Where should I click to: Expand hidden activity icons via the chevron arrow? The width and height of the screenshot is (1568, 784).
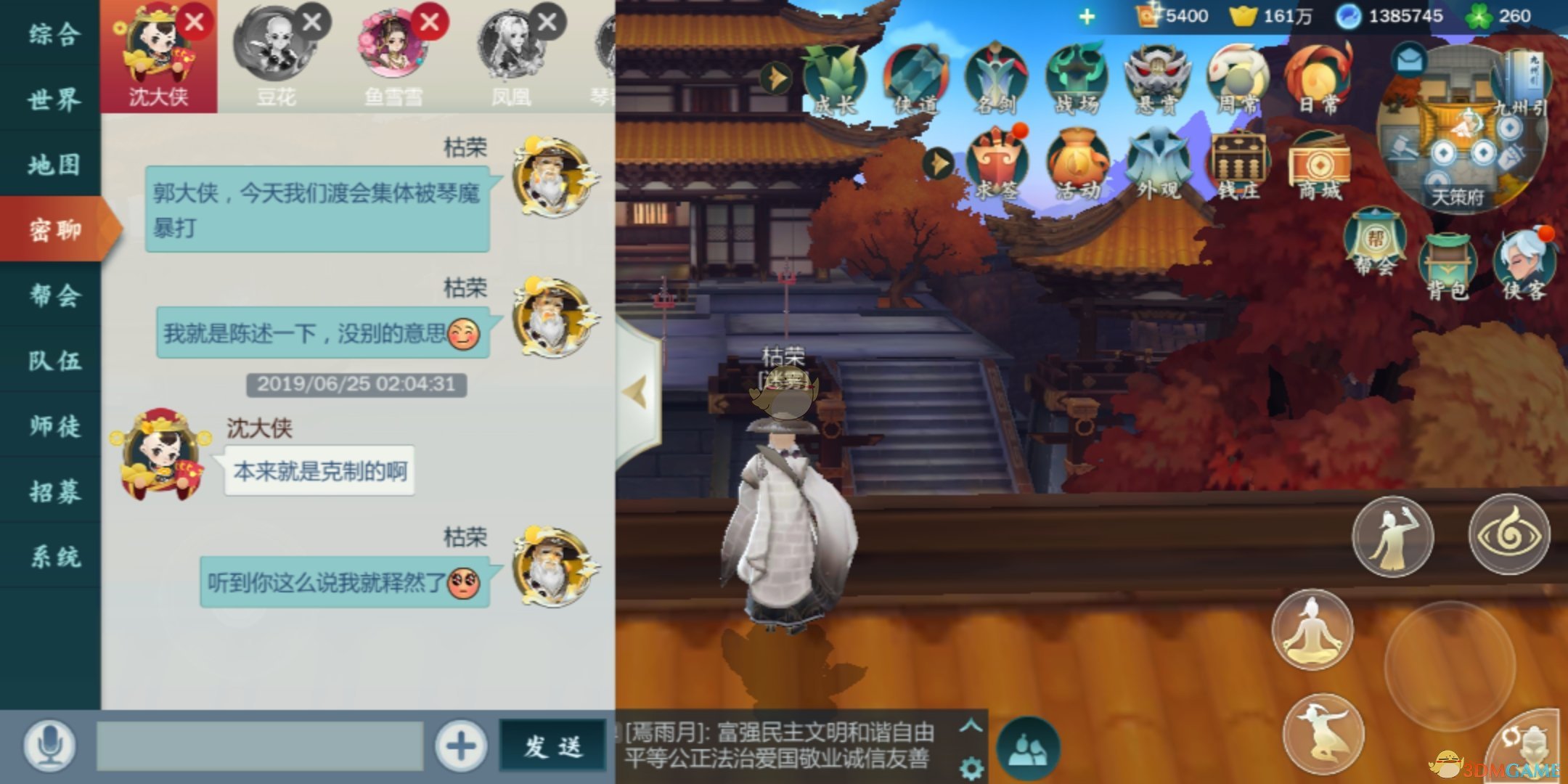tap(936, 163)
